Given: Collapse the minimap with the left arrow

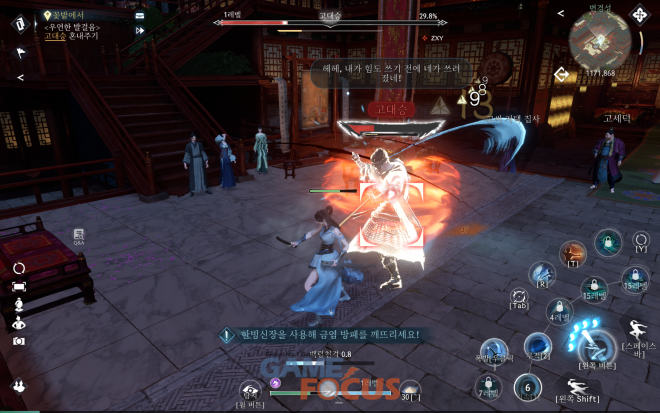Looking at the screenshot, I should 560,13.
